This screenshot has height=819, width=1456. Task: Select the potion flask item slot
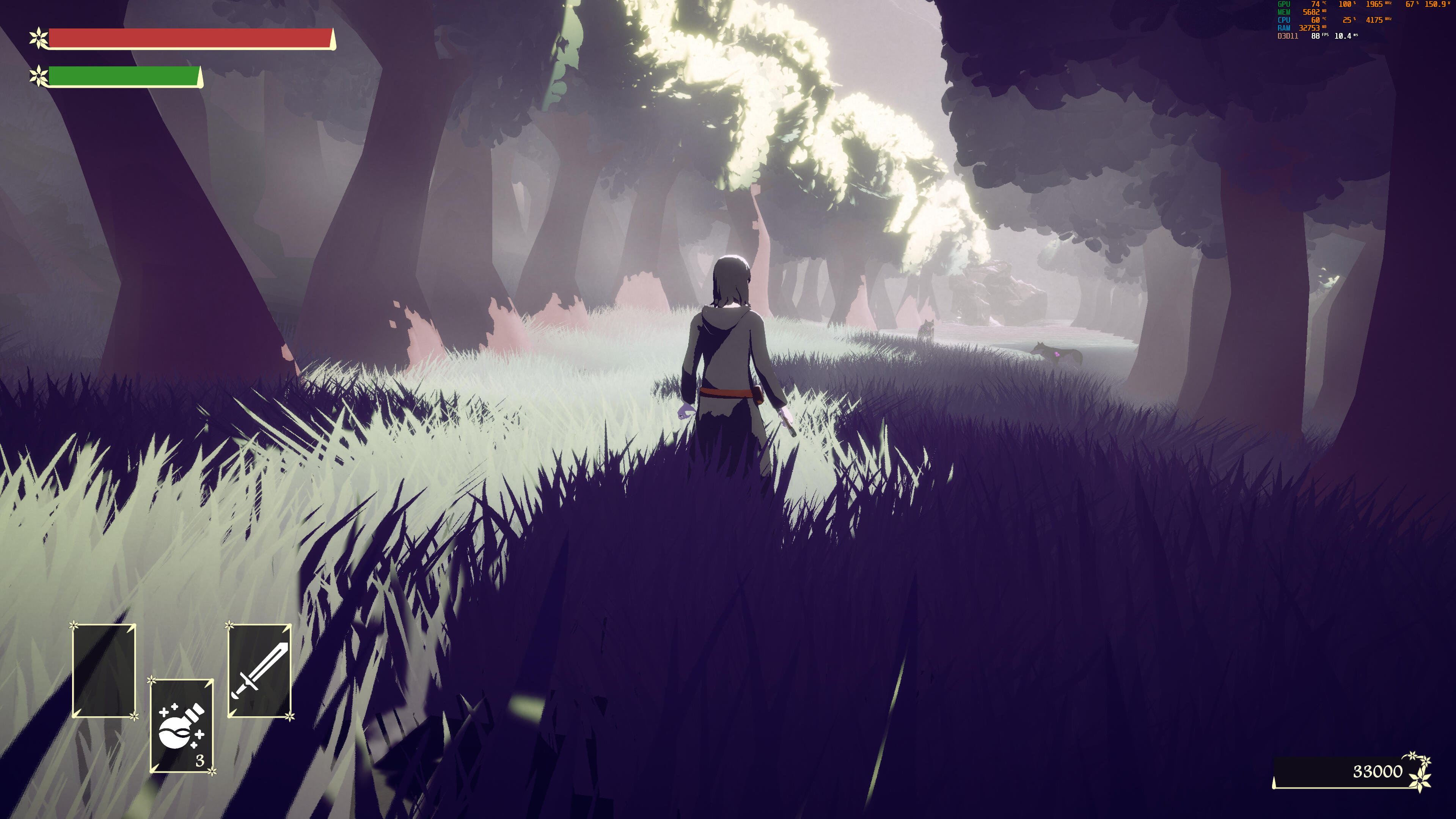click(181, 726)
